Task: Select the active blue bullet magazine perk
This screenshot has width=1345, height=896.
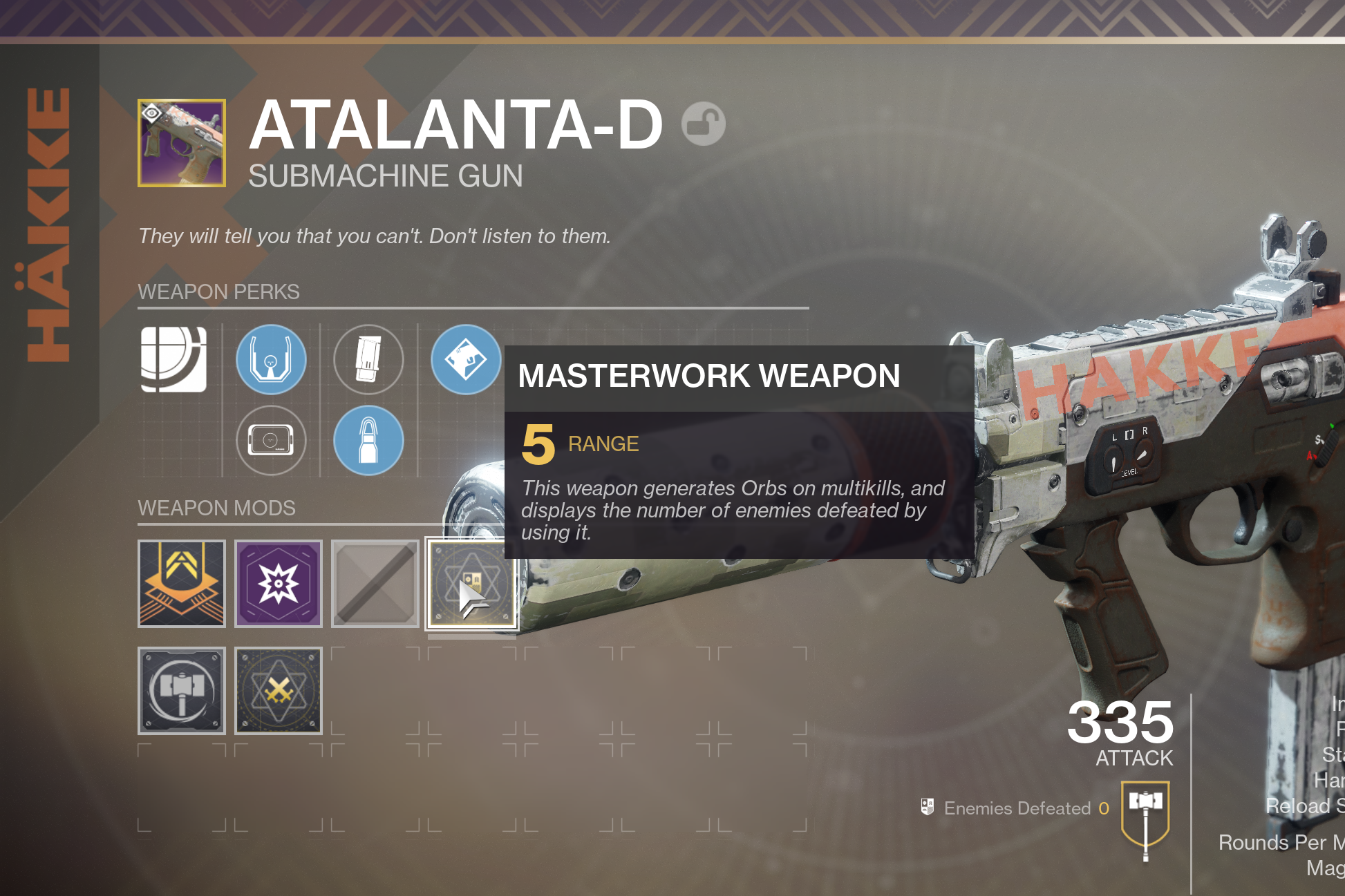Action: (368, 441)
